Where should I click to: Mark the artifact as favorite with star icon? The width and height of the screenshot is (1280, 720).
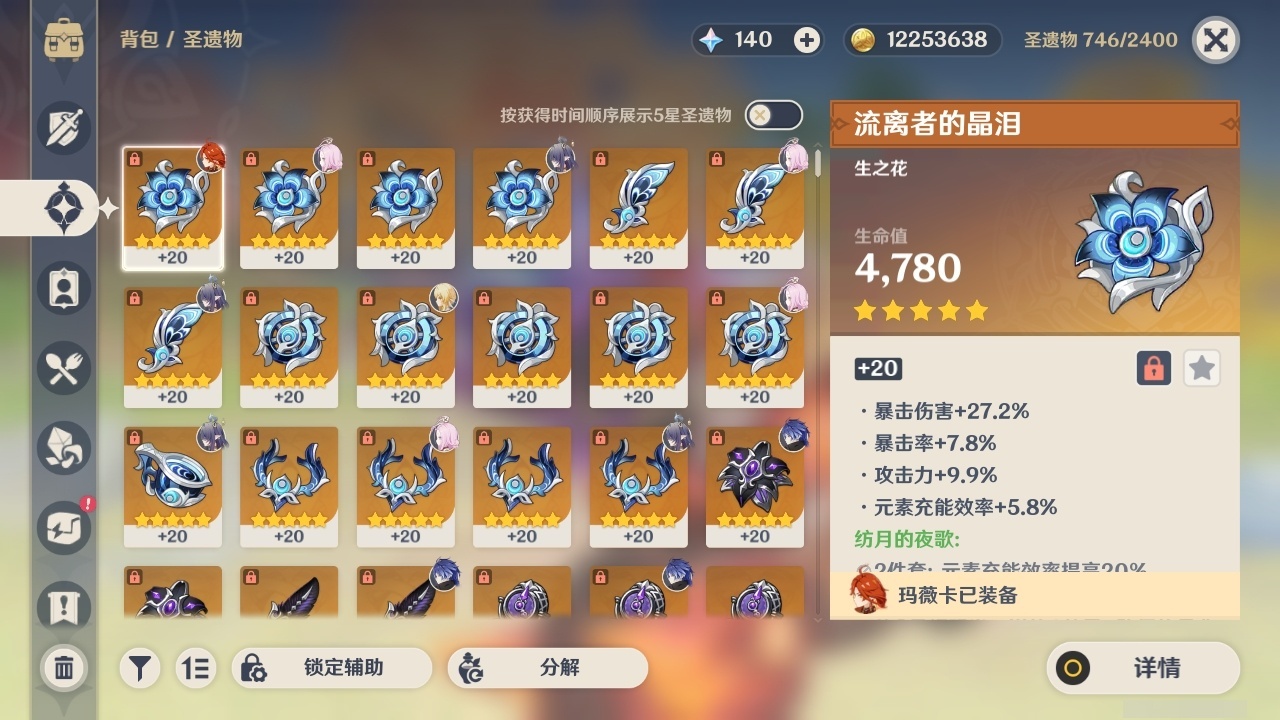[x=1202, y=368]
